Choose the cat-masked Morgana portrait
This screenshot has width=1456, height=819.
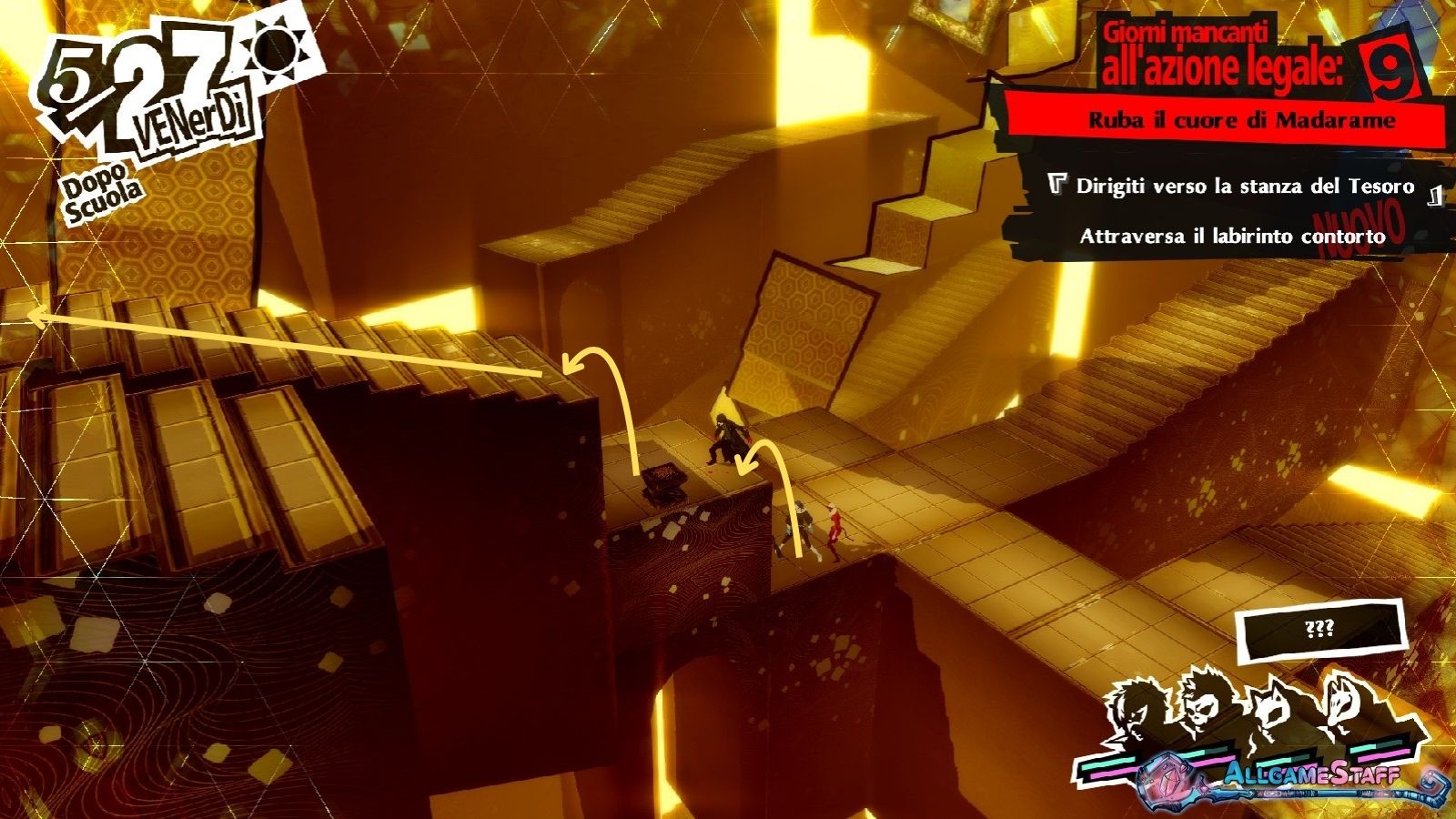click(1272, 713)
